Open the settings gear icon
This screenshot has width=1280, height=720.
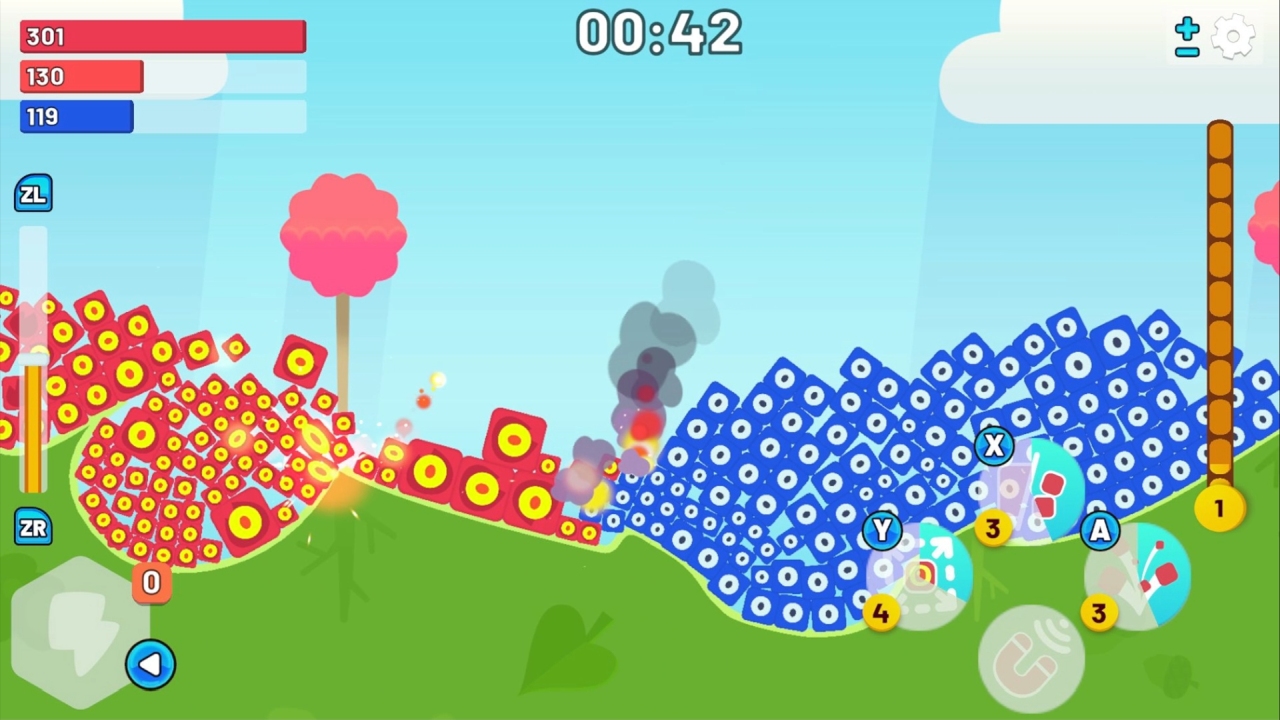pyautogui.click(x=1233, y=35)
